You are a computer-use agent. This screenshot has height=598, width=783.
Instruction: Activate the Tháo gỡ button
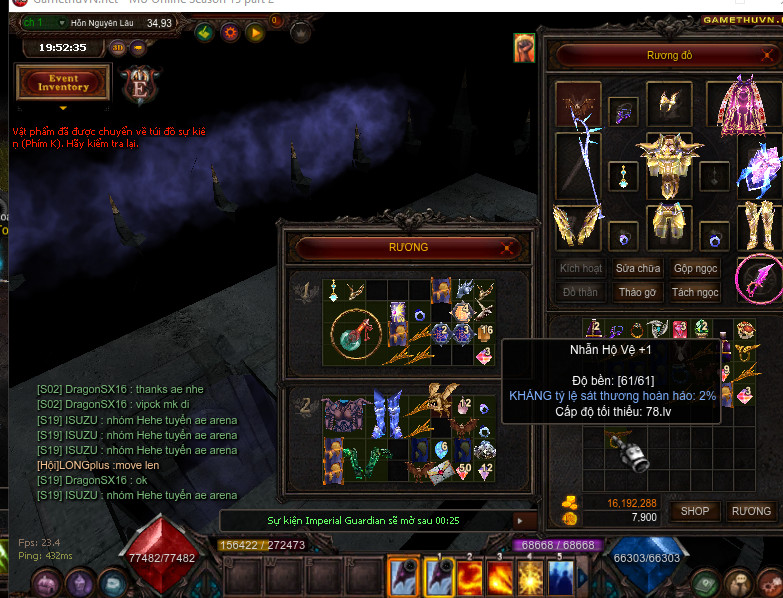(638, 292)
